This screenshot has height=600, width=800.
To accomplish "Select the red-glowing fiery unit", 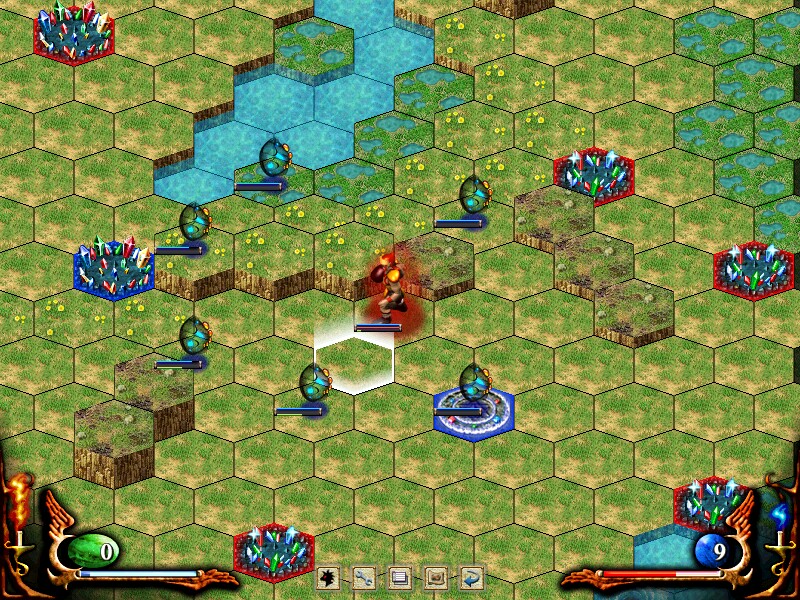I will tap(385, 283).
